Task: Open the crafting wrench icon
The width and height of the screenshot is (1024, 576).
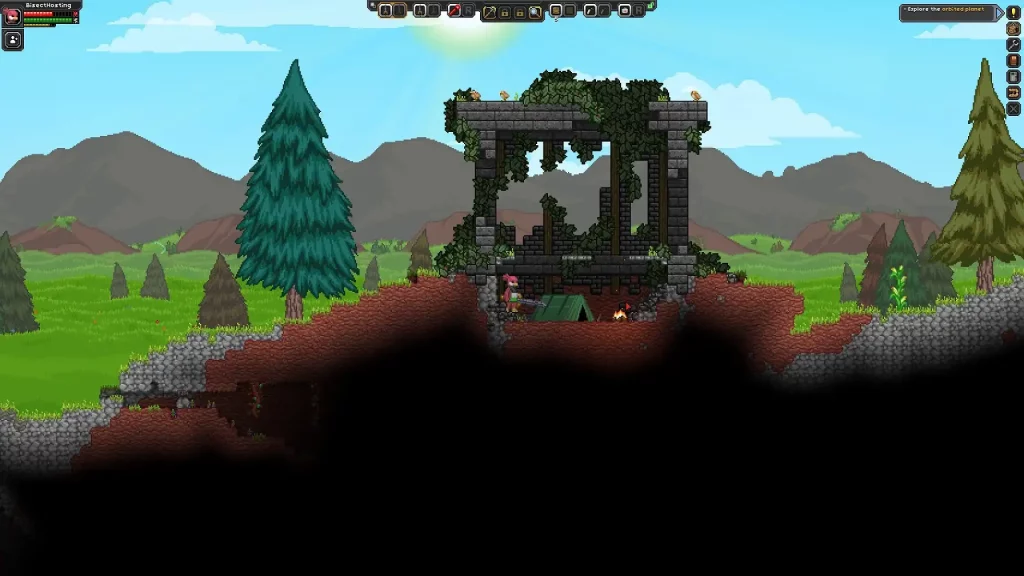Action: pos(1013,44)
